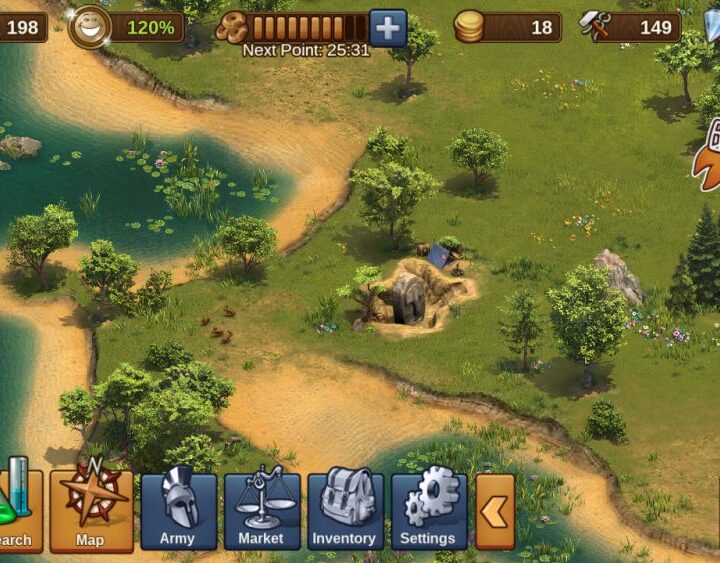Buy Forge Points with the plus button
The image size is (720, 563).
coord(388,27)
